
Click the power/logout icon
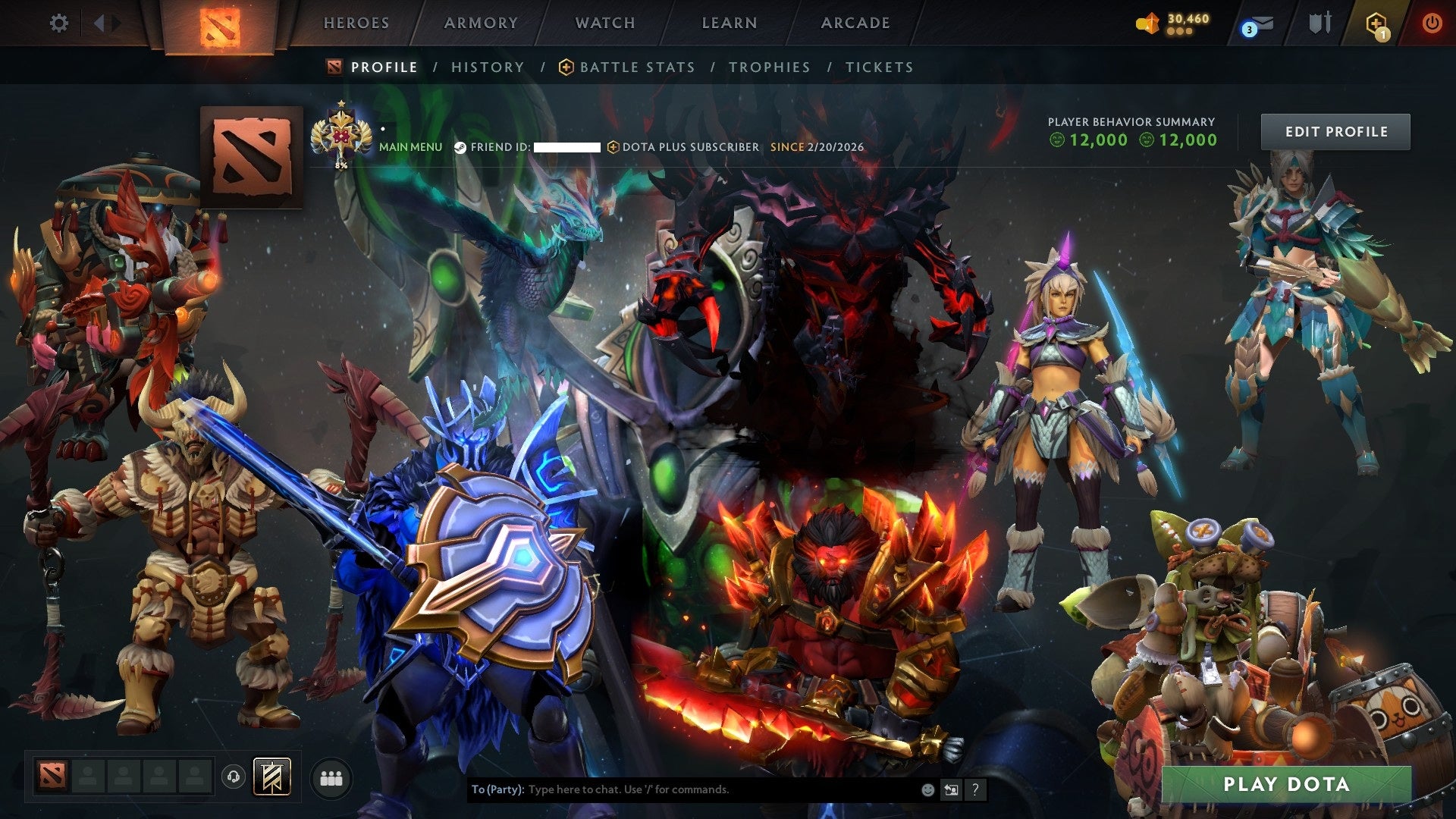point(1433,23)
